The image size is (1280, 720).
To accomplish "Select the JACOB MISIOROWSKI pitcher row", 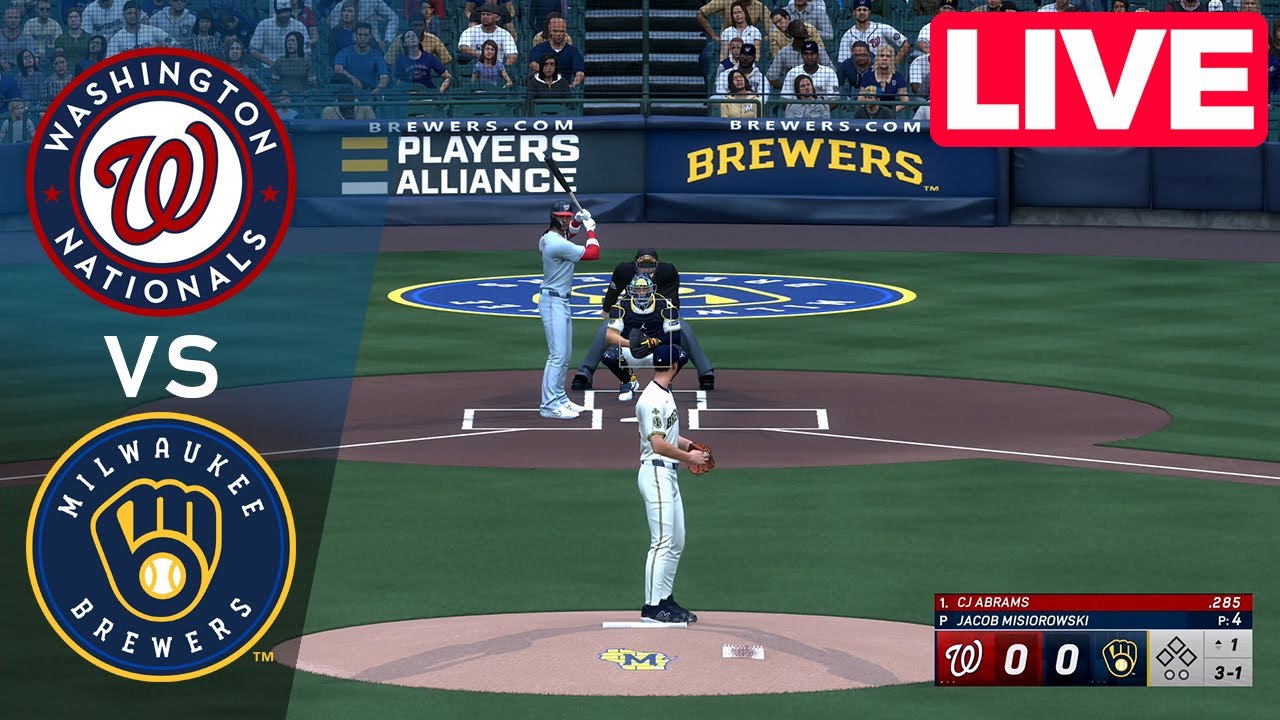I will click(x=1021, y=620).
